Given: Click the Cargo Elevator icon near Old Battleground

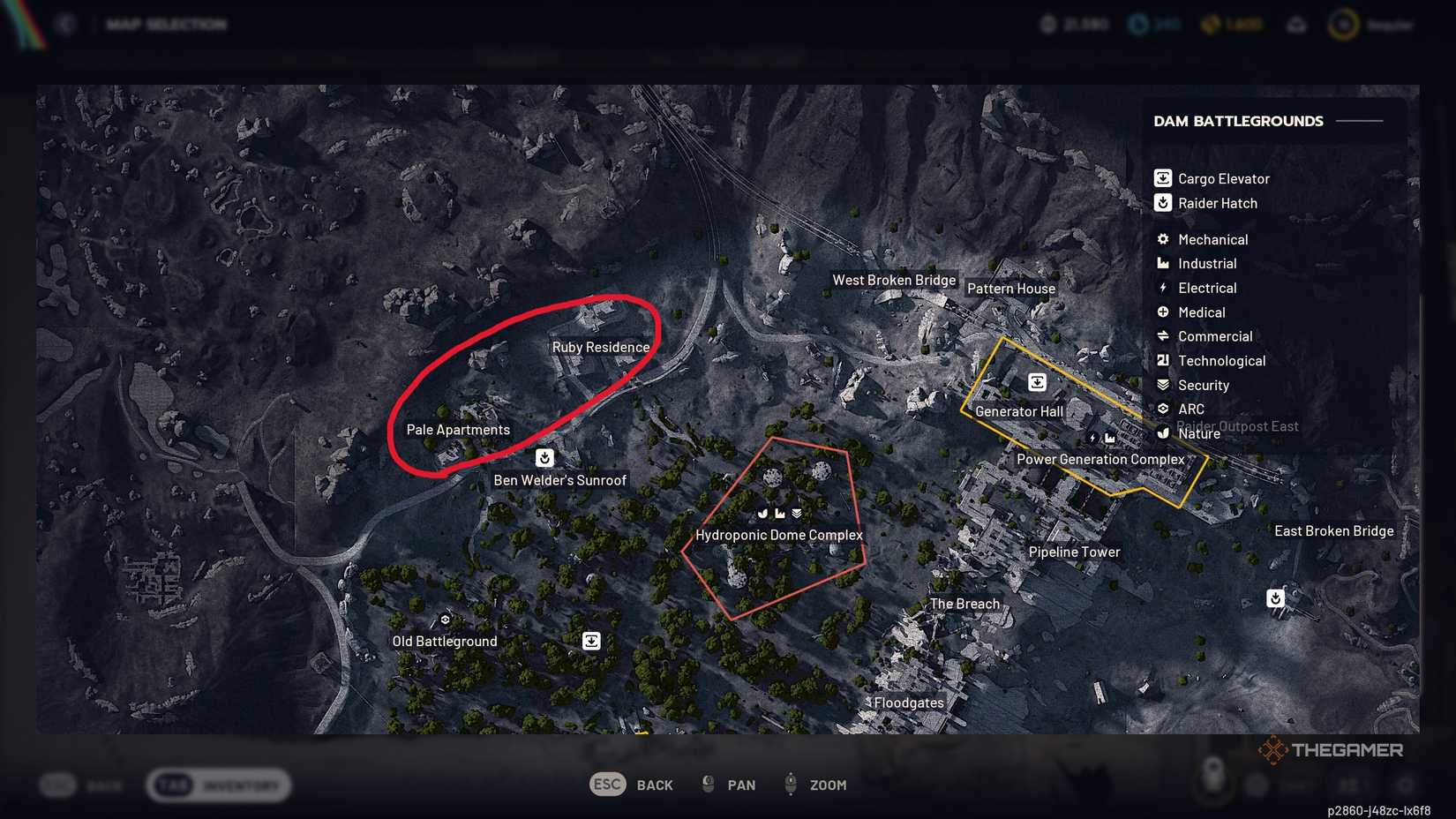Looking at the screenshot, I should pyautogui.click(x=590, y=640).
